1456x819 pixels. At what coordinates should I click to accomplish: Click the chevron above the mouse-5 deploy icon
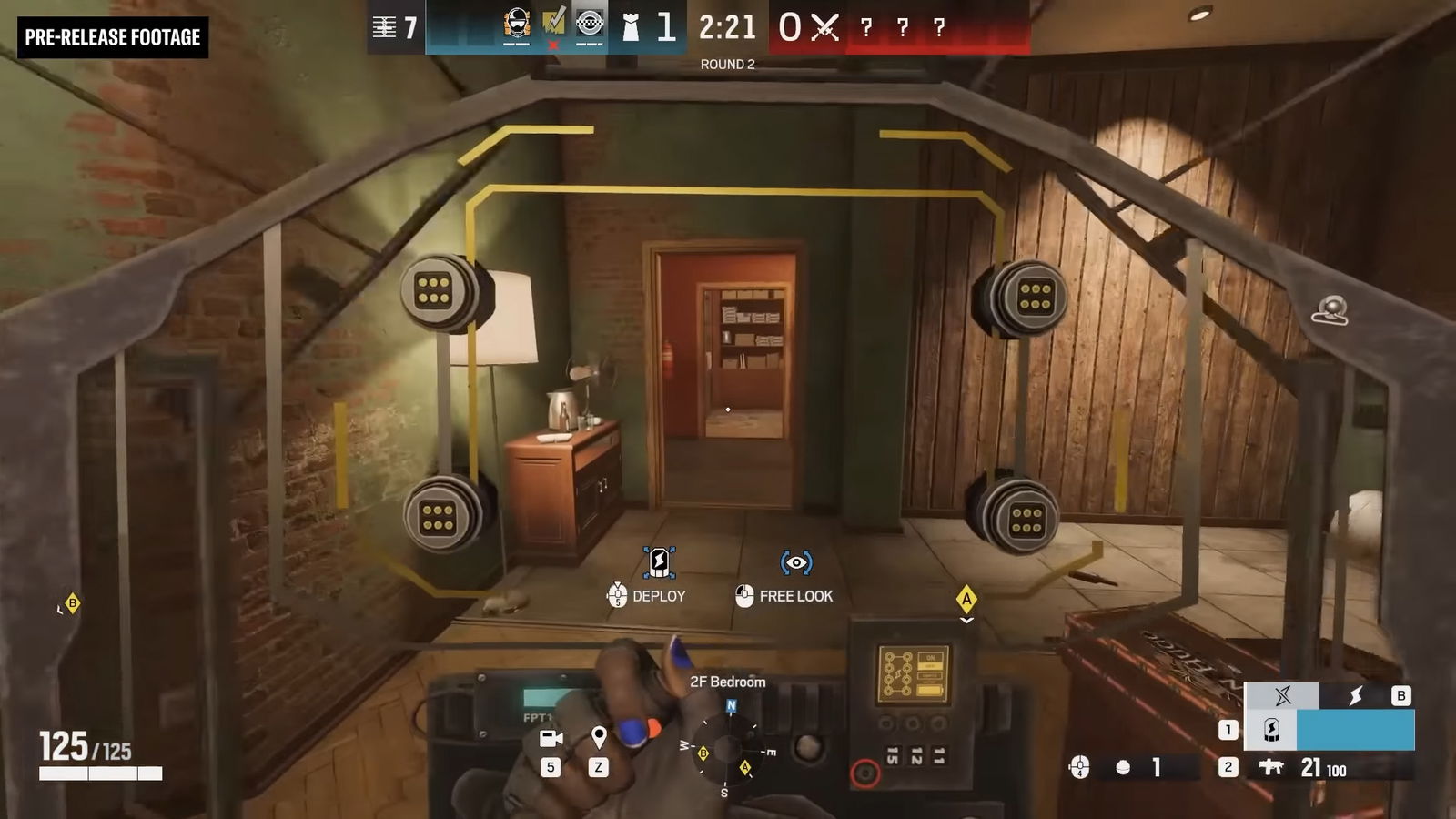(617, 584)
